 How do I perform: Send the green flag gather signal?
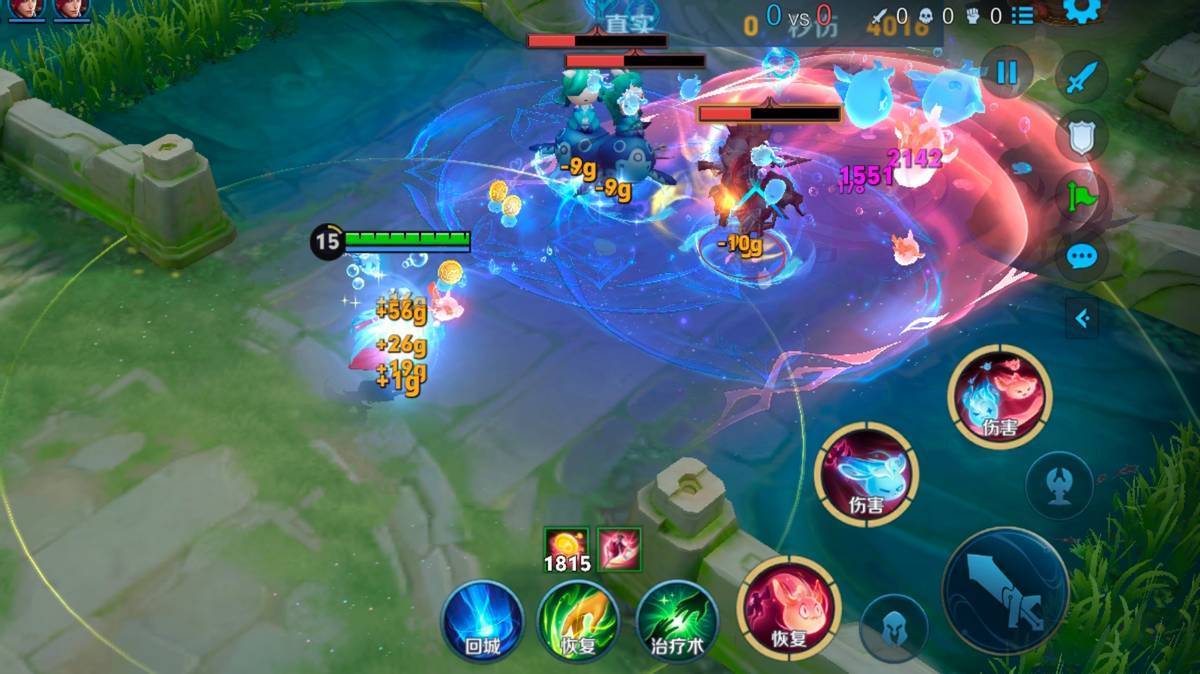(x=1081, y=196)
